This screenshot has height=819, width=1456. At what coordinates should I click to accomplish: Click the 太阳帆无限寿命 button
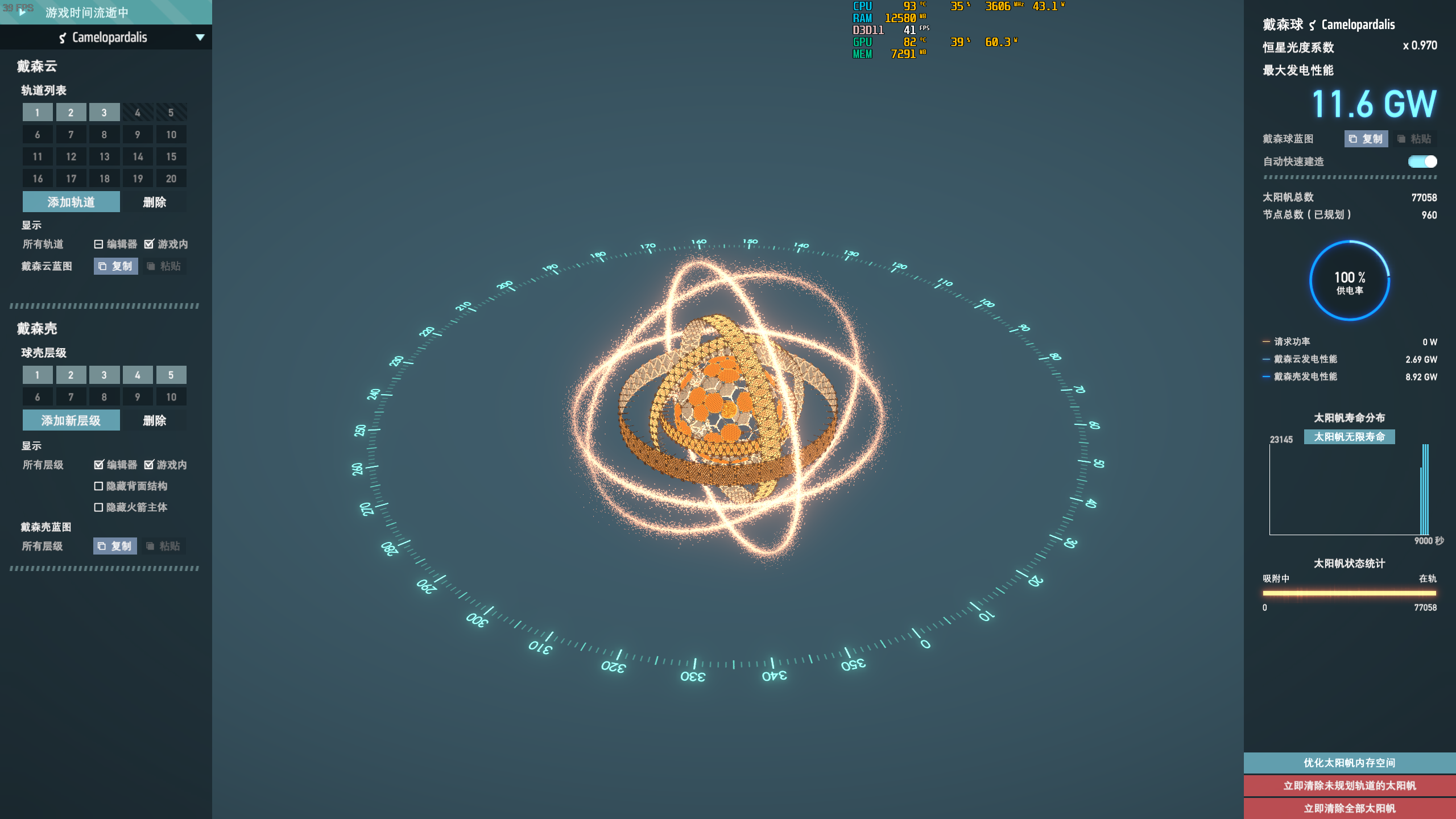click(1350, 437)
